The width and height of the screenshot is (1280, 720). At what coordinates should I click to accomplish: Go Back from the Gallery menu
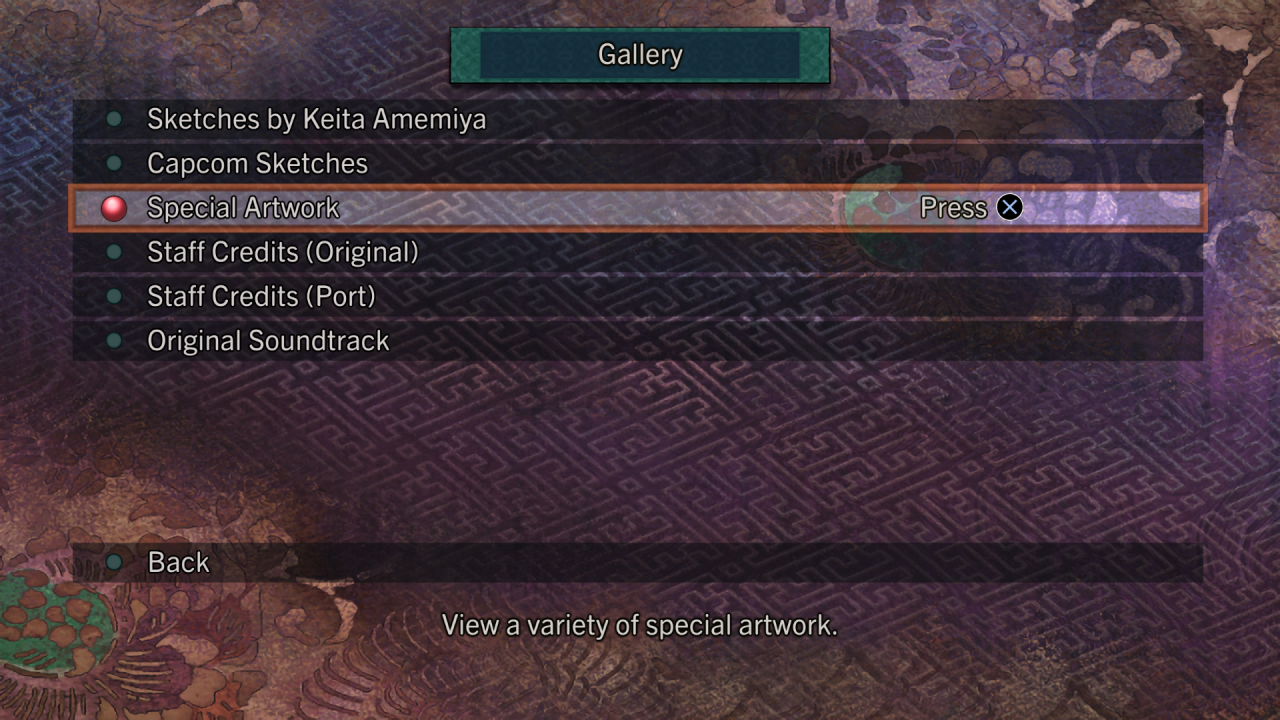coord(178,563)
